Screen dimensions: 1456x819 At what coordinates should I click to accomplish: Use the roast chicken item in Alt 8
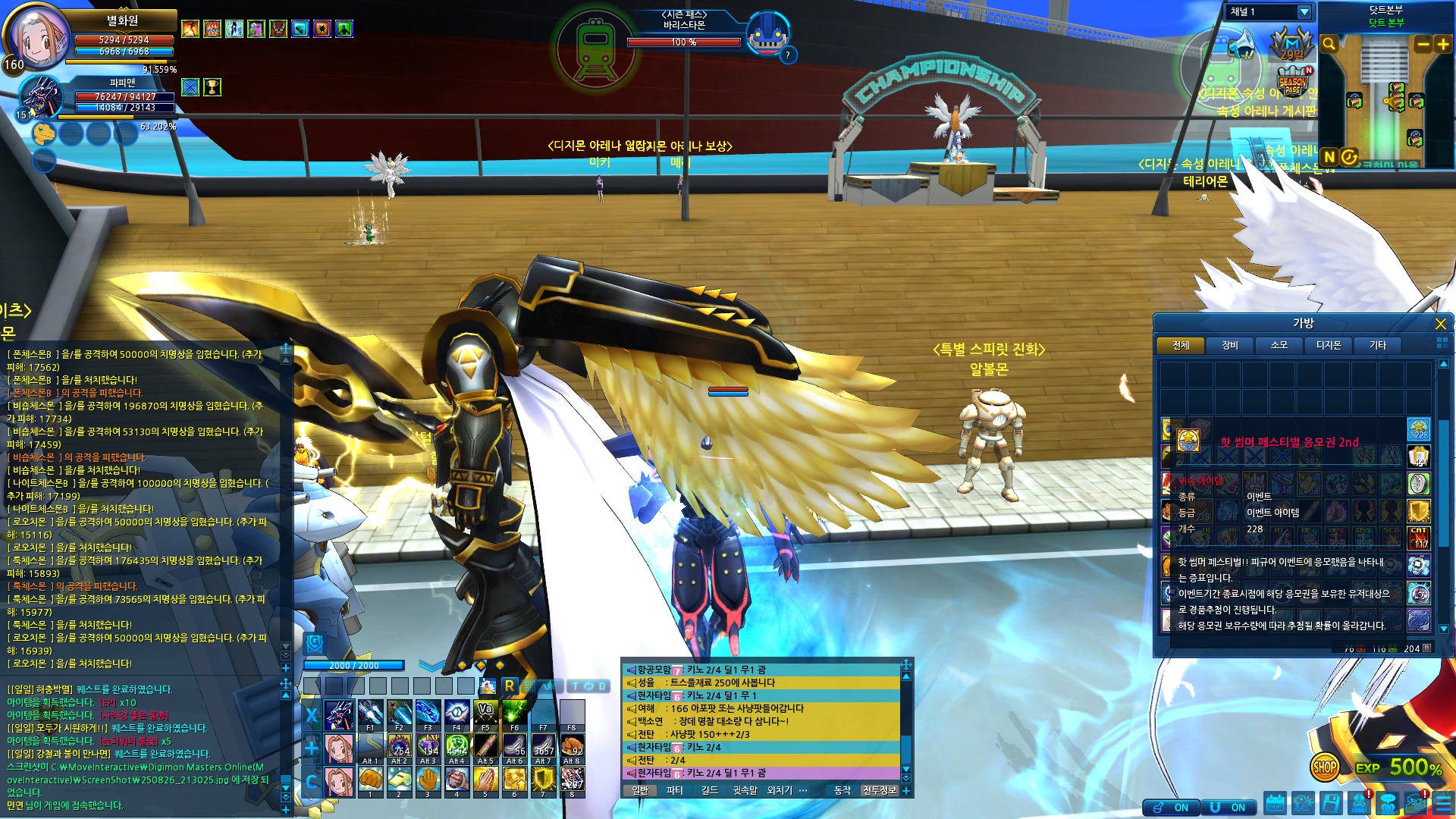pyautogui.click(x=572, y=748)
